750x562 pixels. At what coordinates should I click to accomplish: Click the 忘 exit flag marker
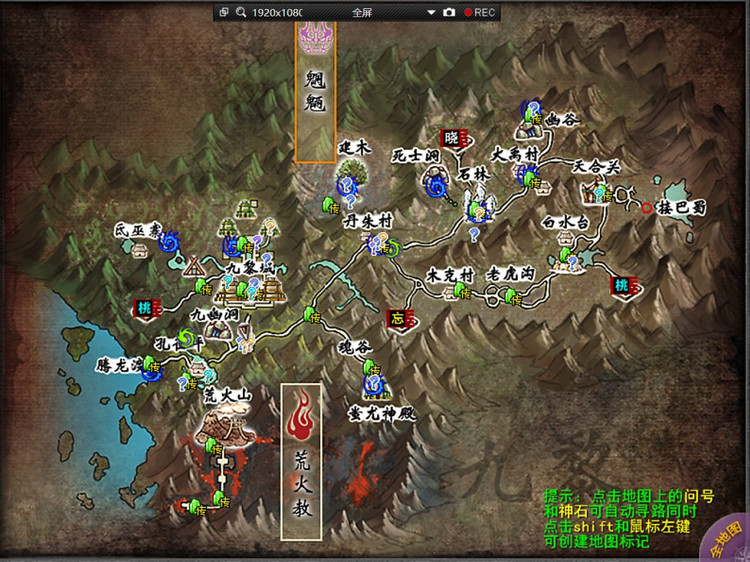[396, 319]
